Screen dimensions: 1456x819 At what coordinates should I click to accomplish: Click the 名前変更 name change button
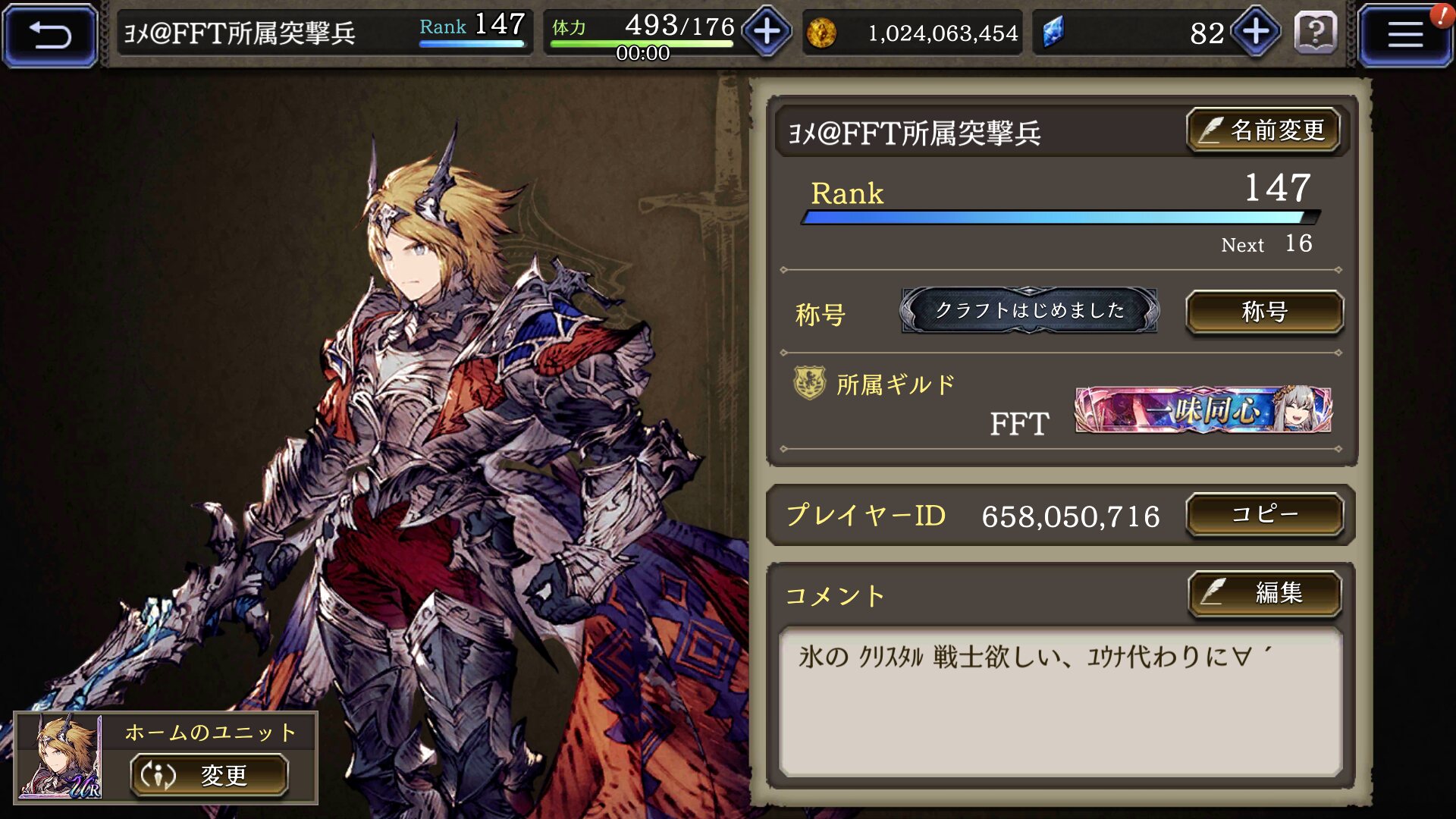[1263, 130]
